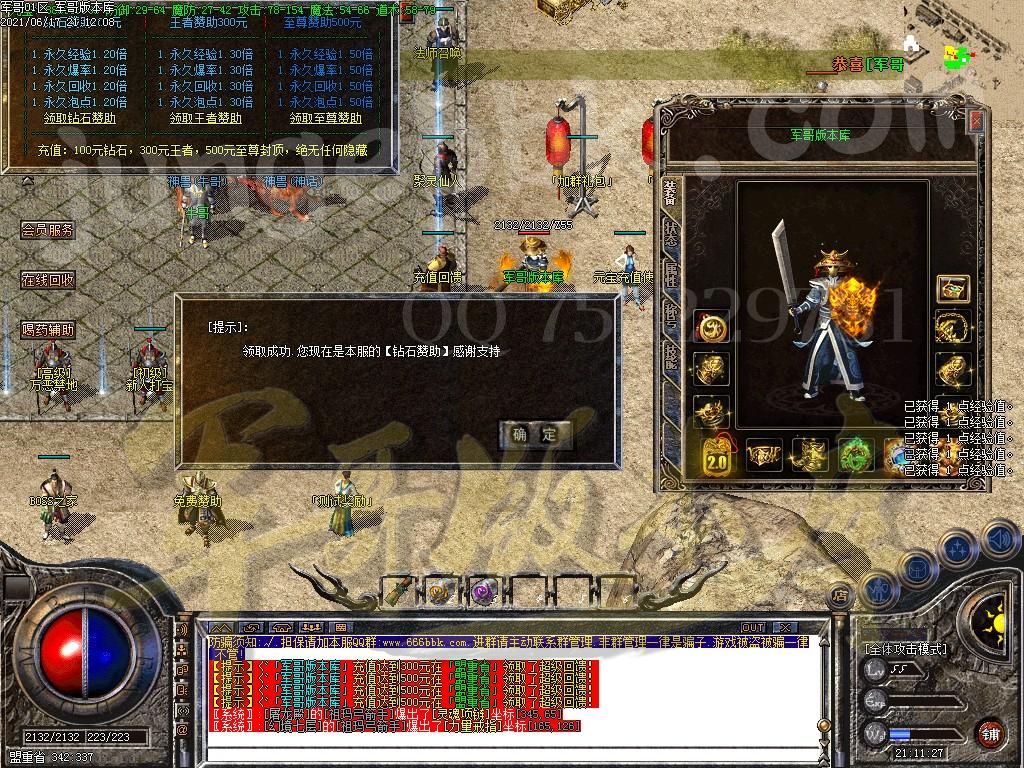This screenshot has height=768, width=1024.
Task: Open the 喝药辅助 potion assist button
Action: pyautogui.click(x=48, y=329)
